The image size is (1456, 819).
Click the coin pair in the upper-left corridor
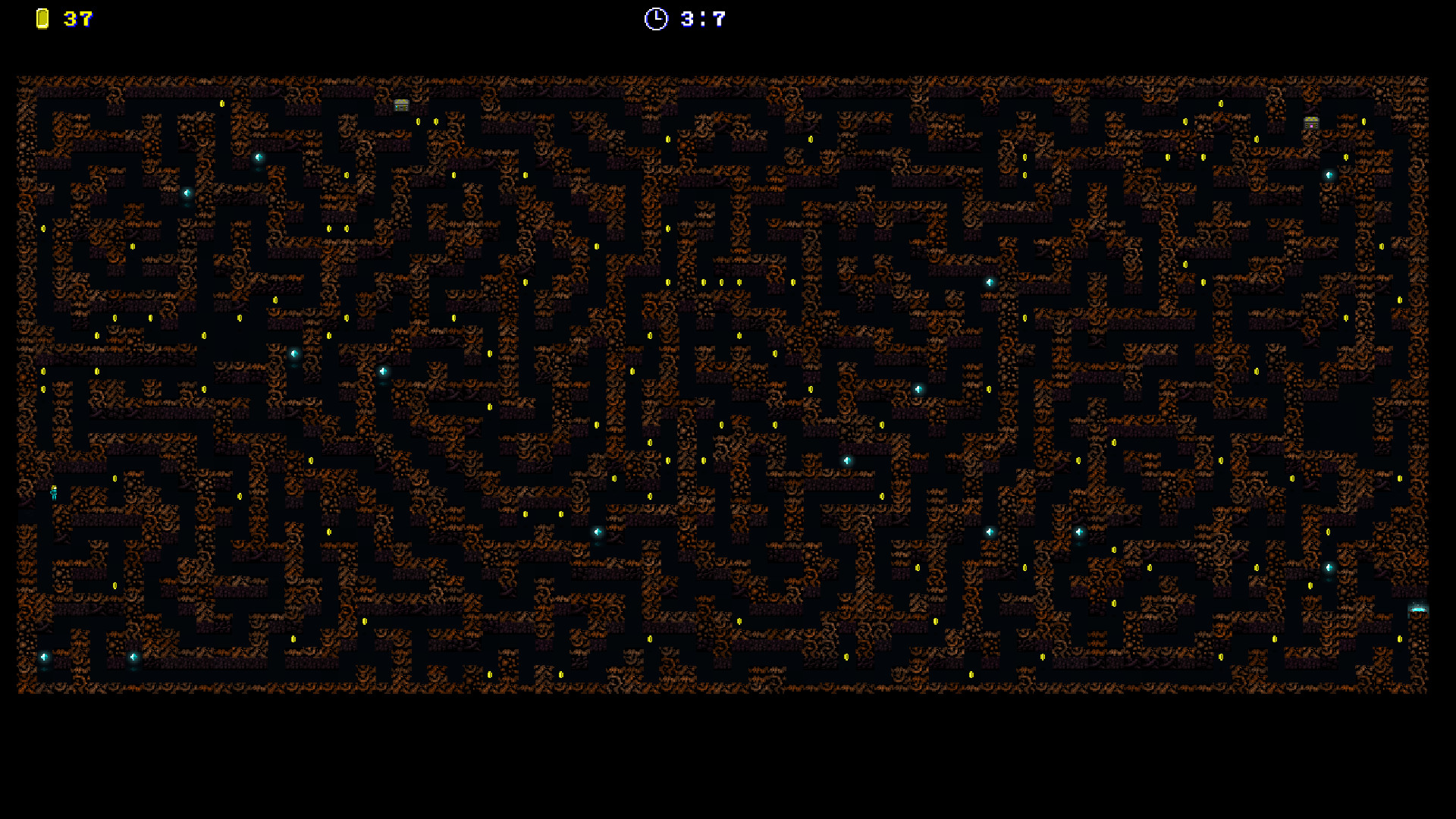pyautogui.click(x=337, y=227)
